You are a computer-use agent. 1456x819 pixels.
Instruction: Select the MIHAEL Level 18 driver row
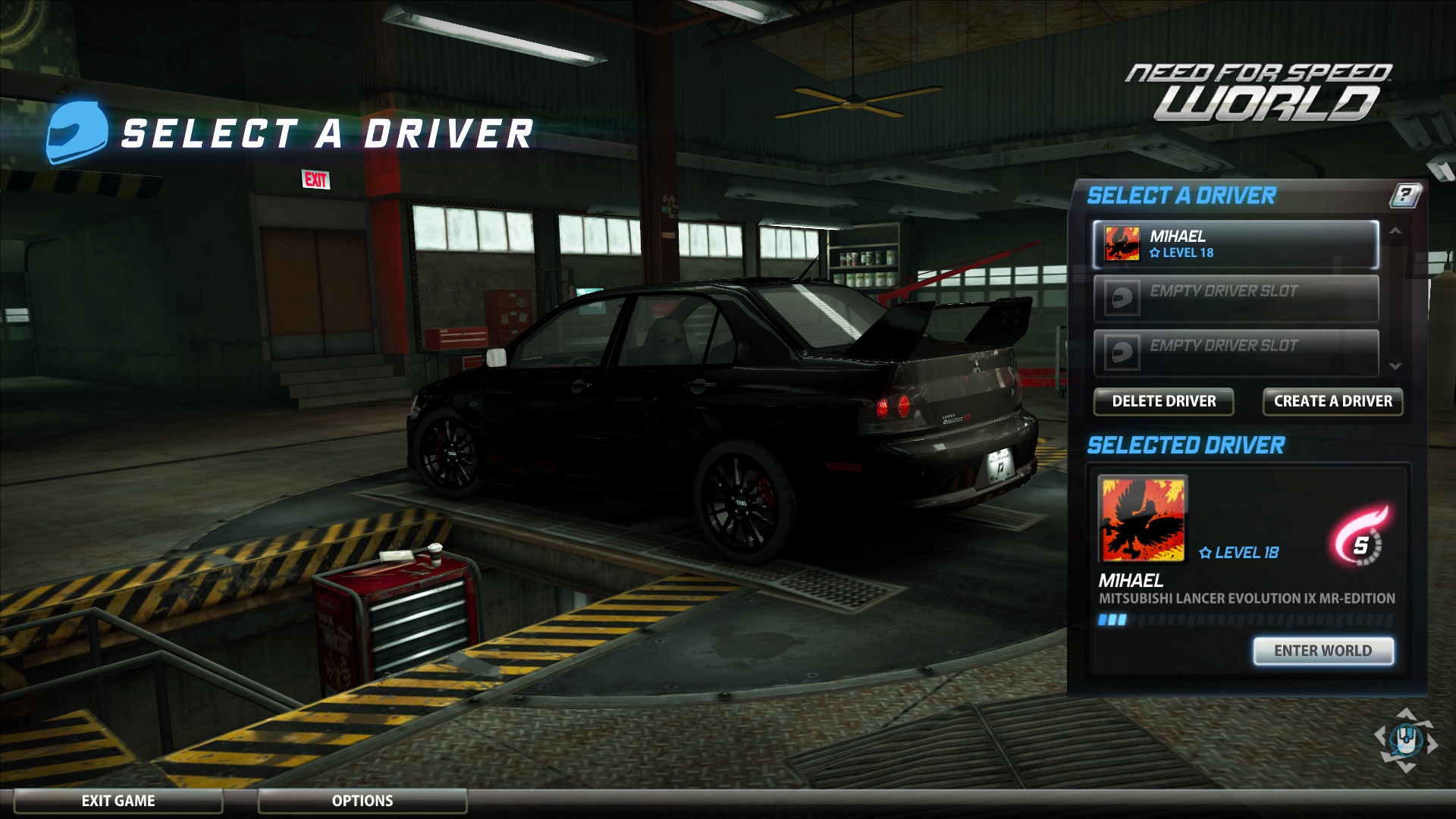tap(1235, 244)
